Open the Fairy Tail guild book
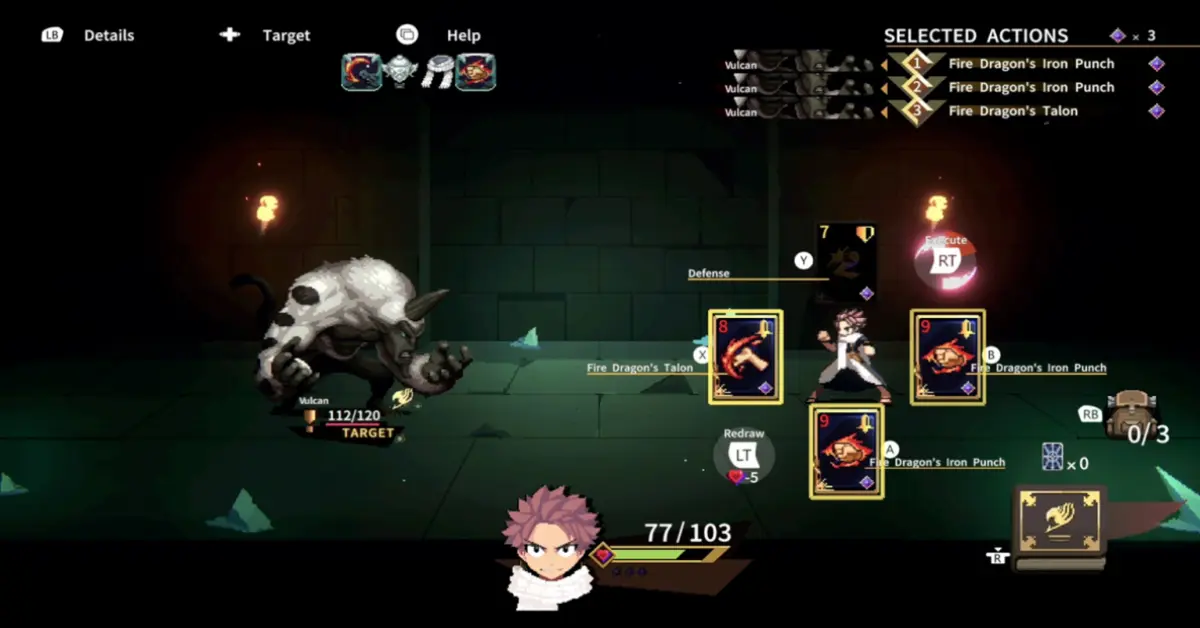The height and width of the screenshot is (628, 1200). point(1060,527)
